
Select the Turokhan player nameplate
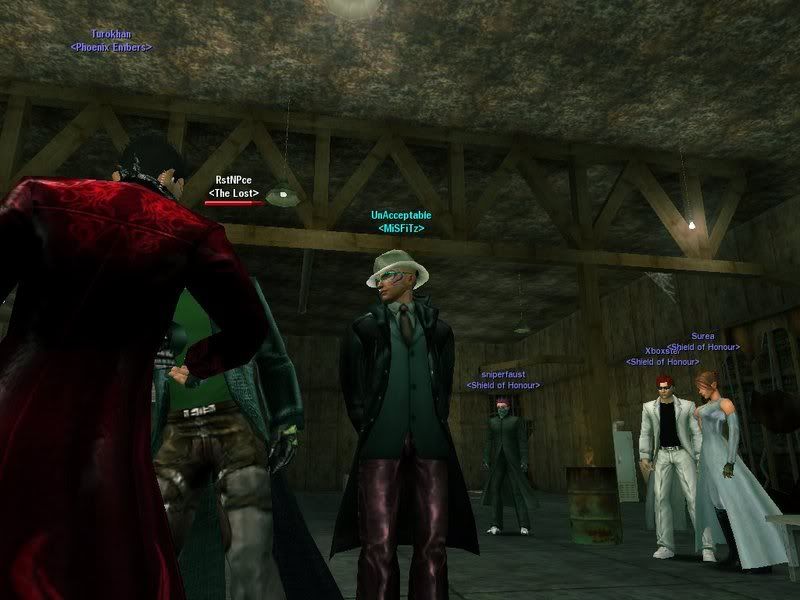[x=111, y=35]
